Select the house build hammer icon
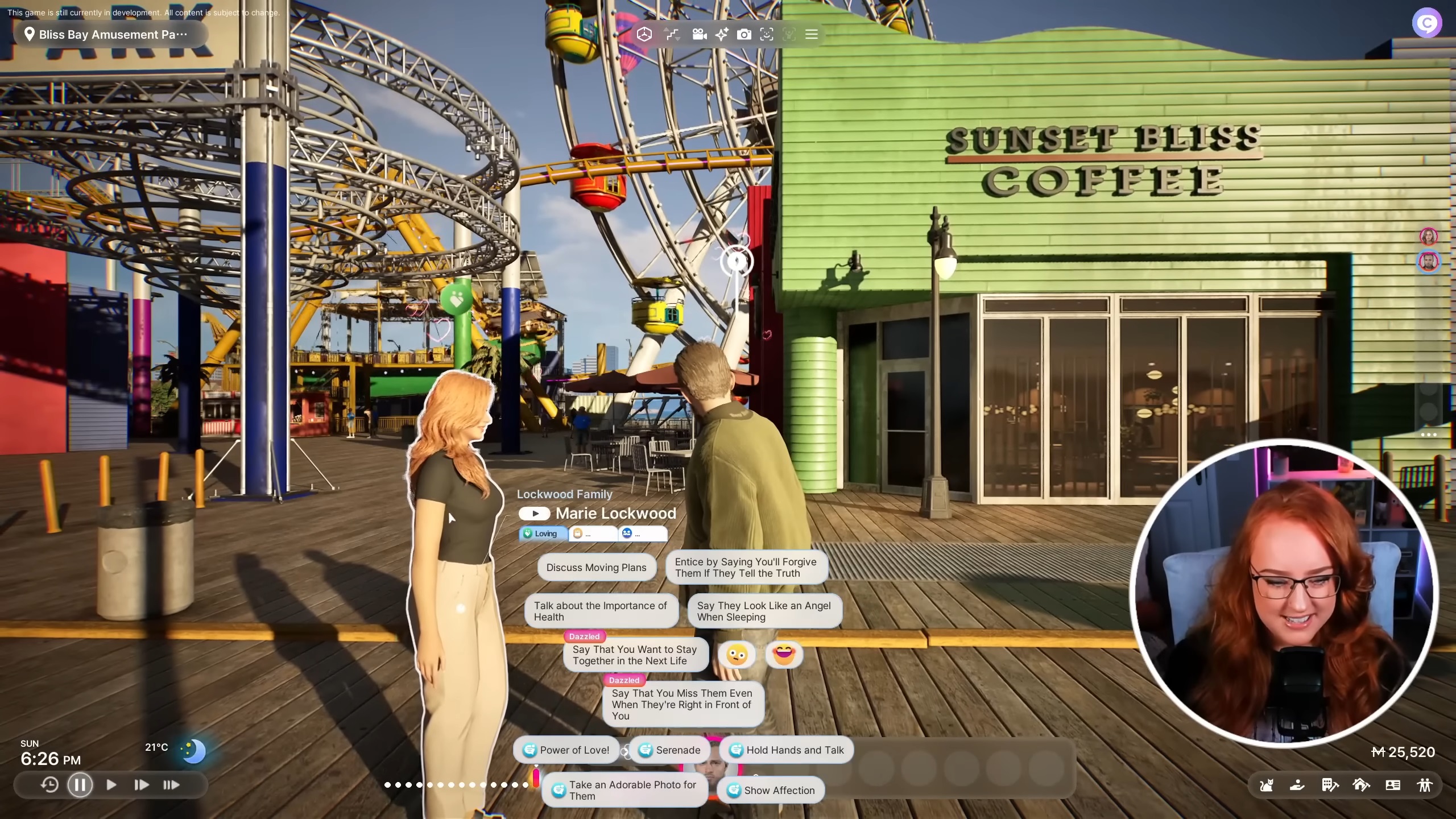 click(x=1362, y=785)
